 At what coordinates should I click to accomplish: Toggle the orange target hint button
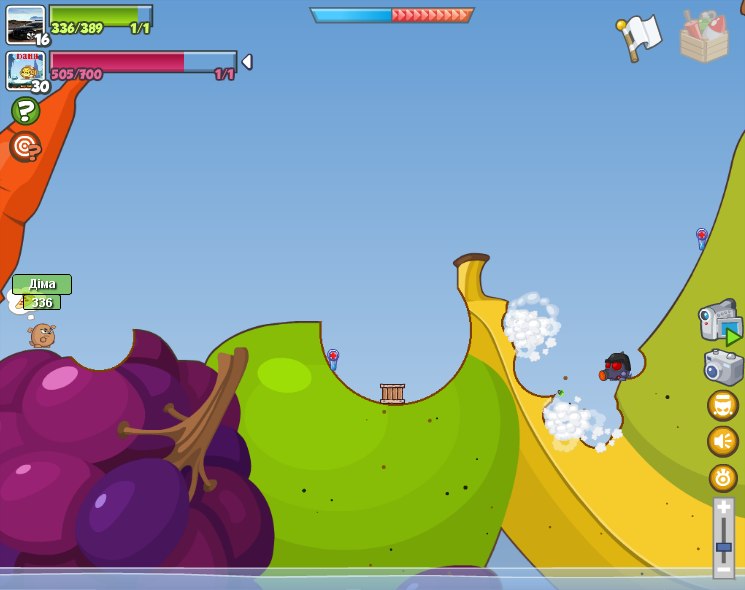(x=25, y=147)
